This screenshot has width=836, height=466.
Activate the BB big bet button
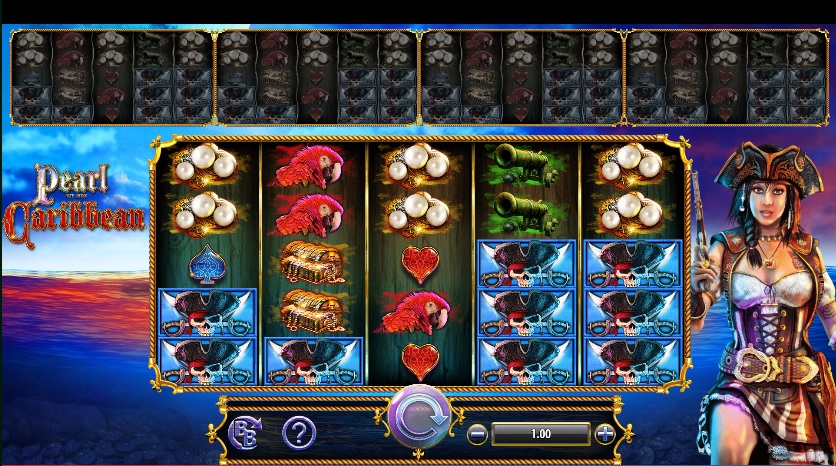pyautogui.click(x=244, y=432)
